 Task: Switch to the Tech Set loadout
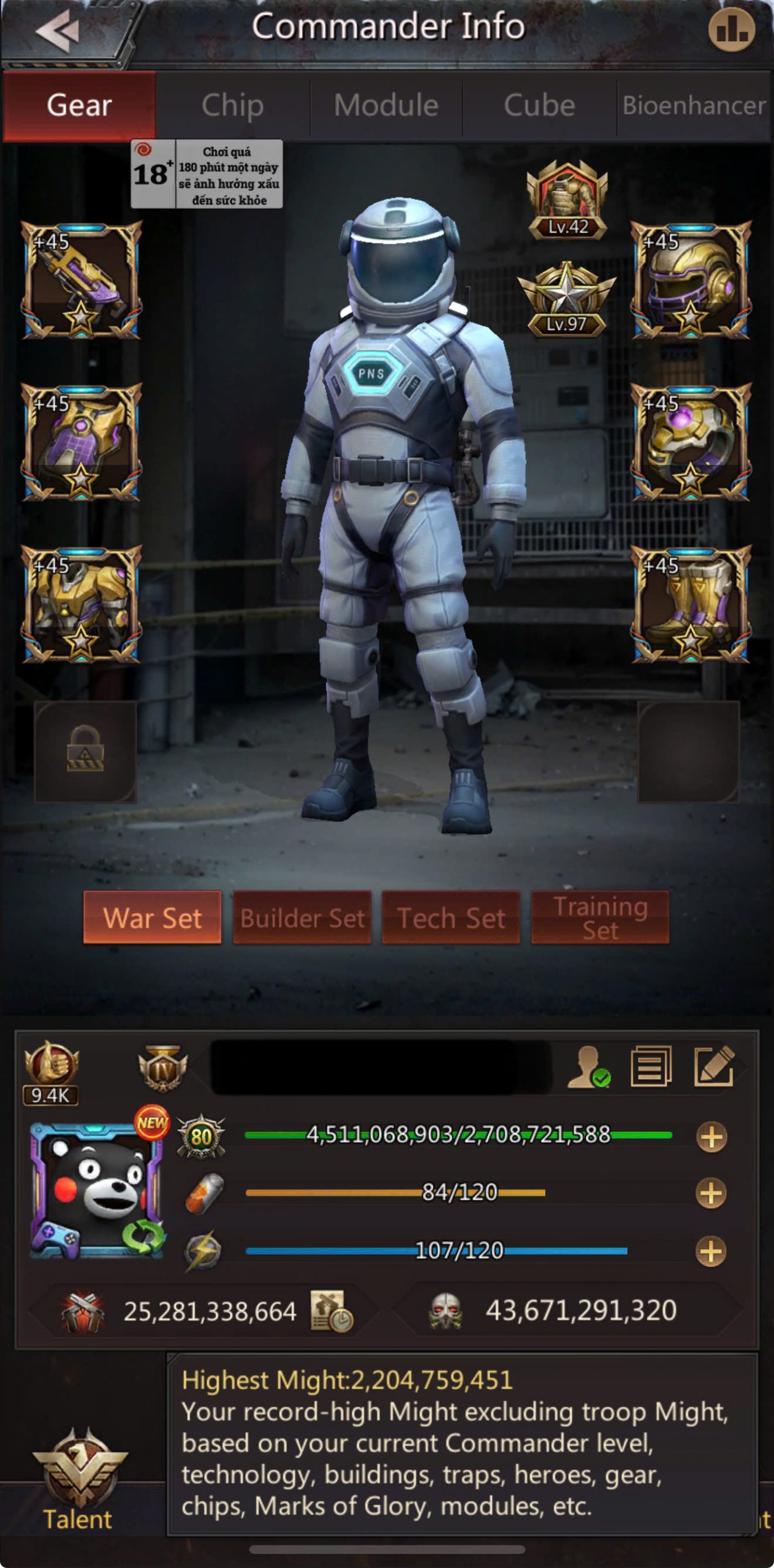[x=451, y=918]
